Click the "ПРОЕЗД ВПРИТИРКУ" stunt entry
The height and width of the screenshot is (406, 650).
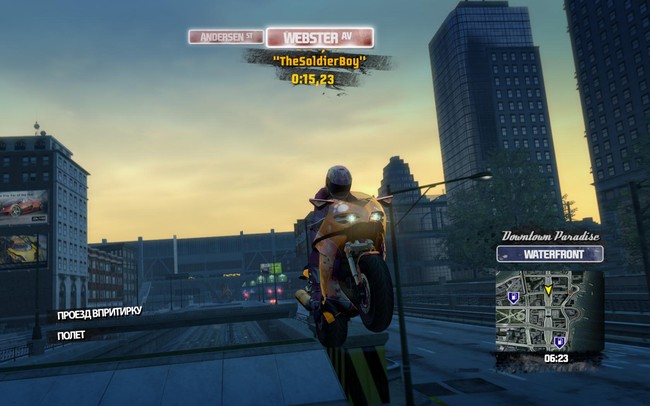coord(100,312)
